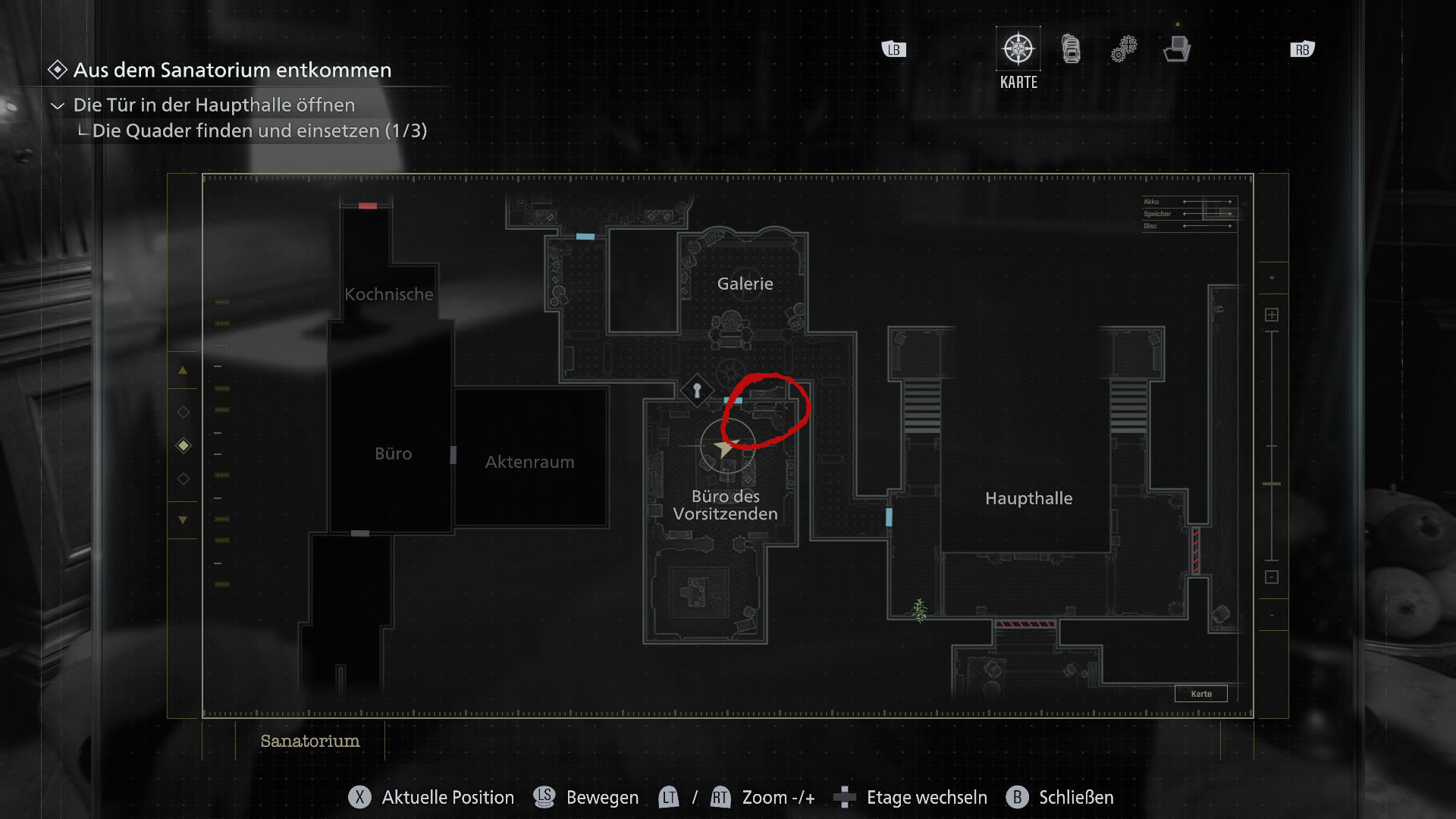The width and height of the screenshot is (1456, 819).
Task: Select the Haupthalle room on the map
Action: 1028,498
